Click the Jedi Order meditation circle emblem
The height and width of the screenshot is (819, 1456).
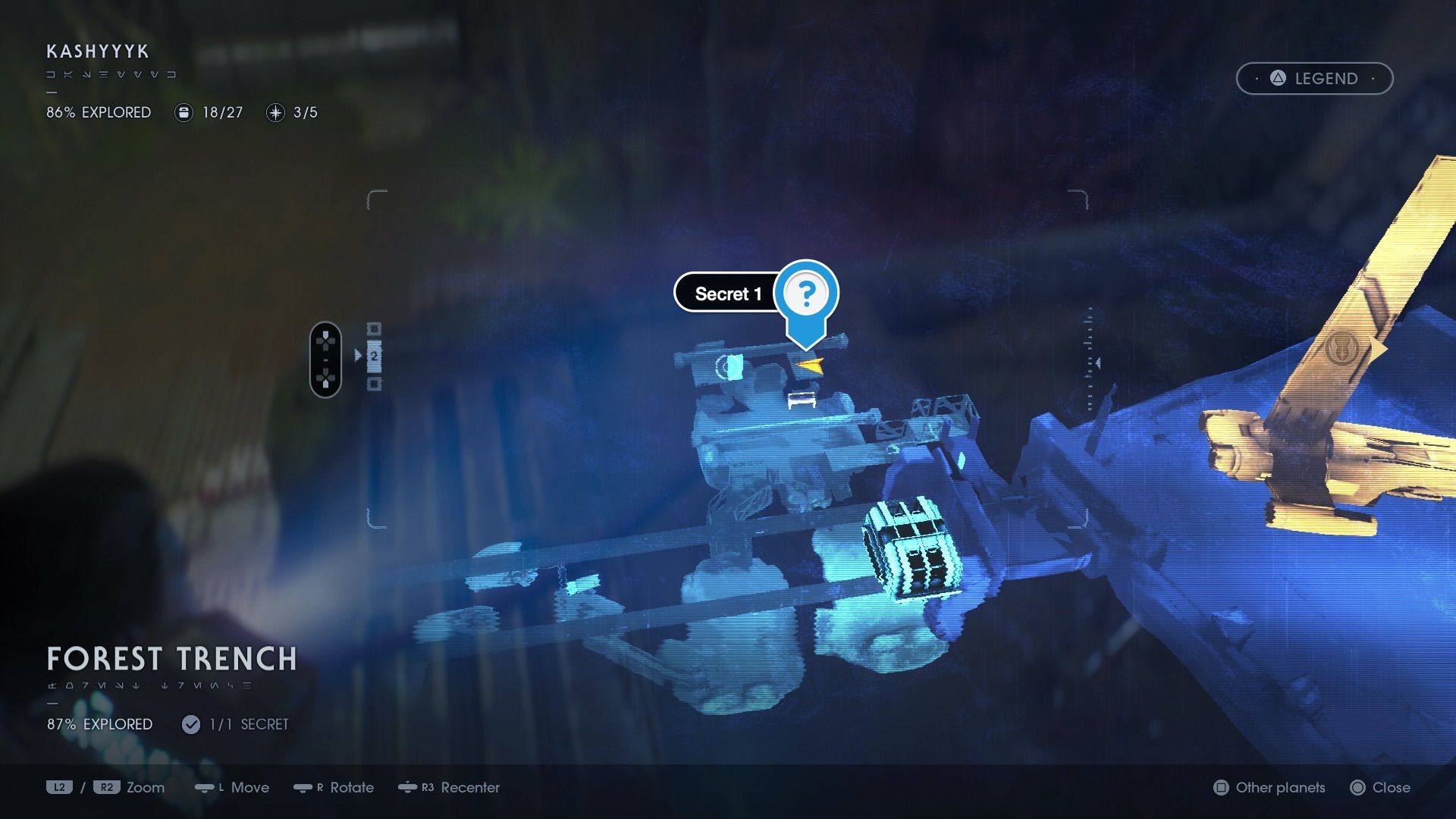[1343, 347]
